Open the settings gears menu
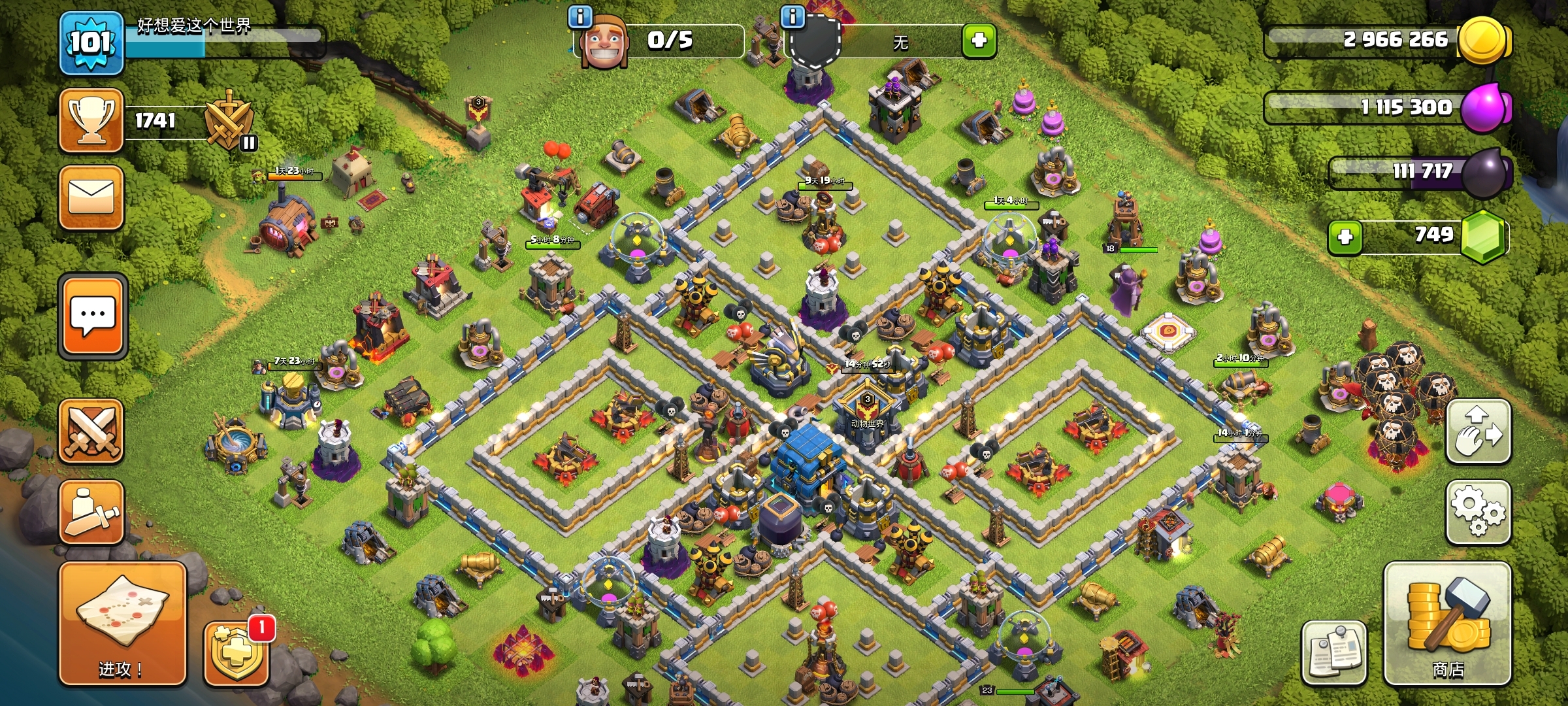The width and height of the screenshot is (1568, 706). coord(1478,513)
